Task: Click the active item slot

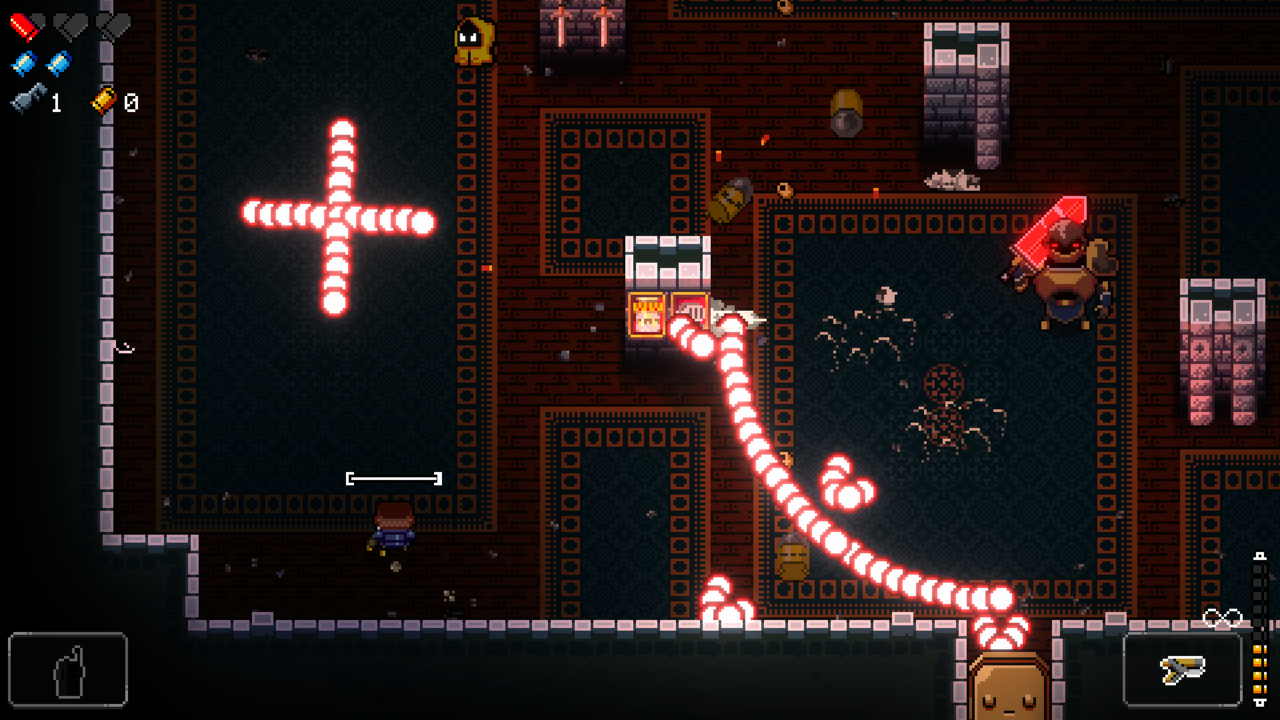Action: click(68, 669)
